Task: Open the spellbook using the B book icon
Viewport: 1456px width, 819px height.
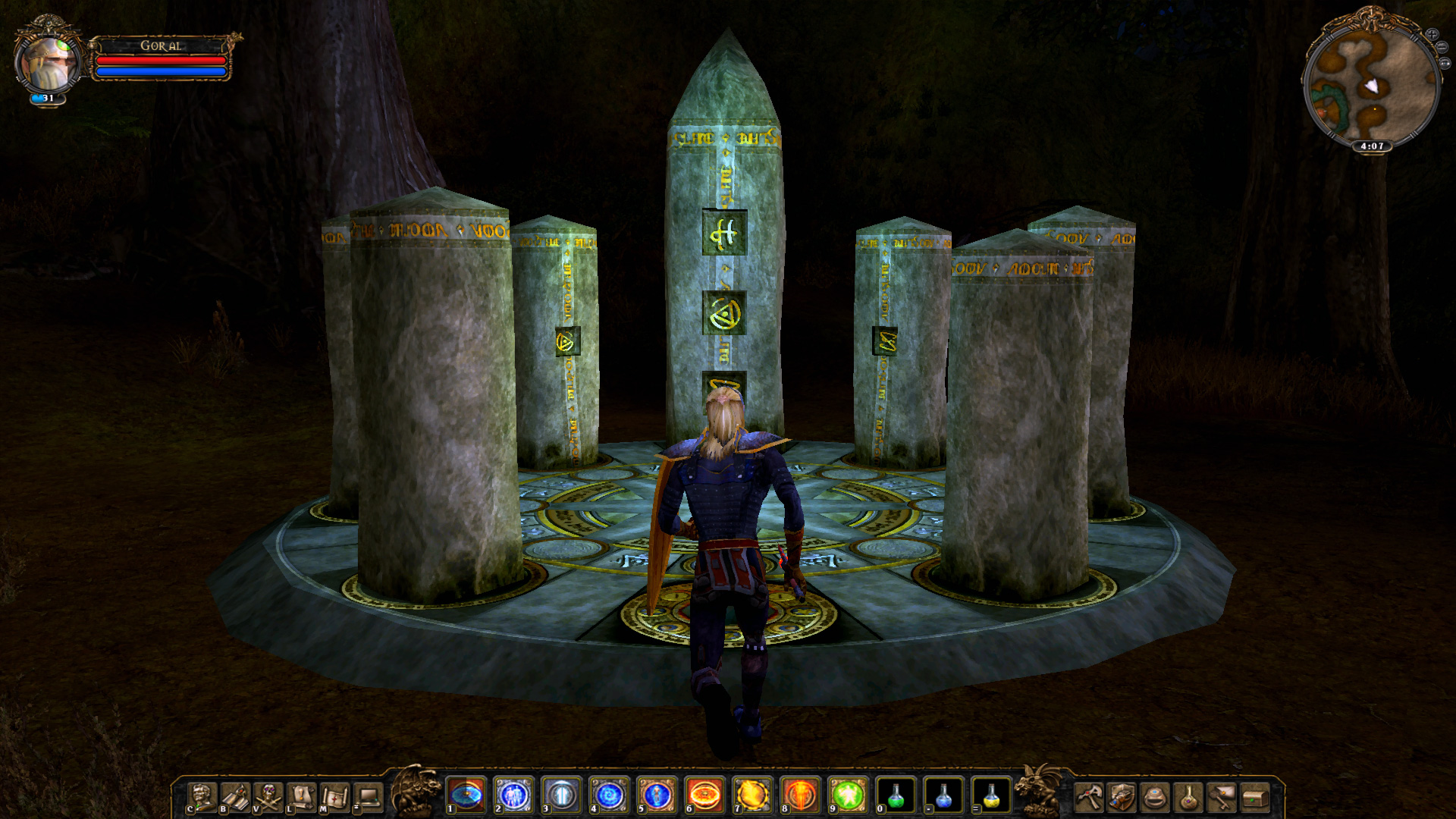Action: pos(234,797)
